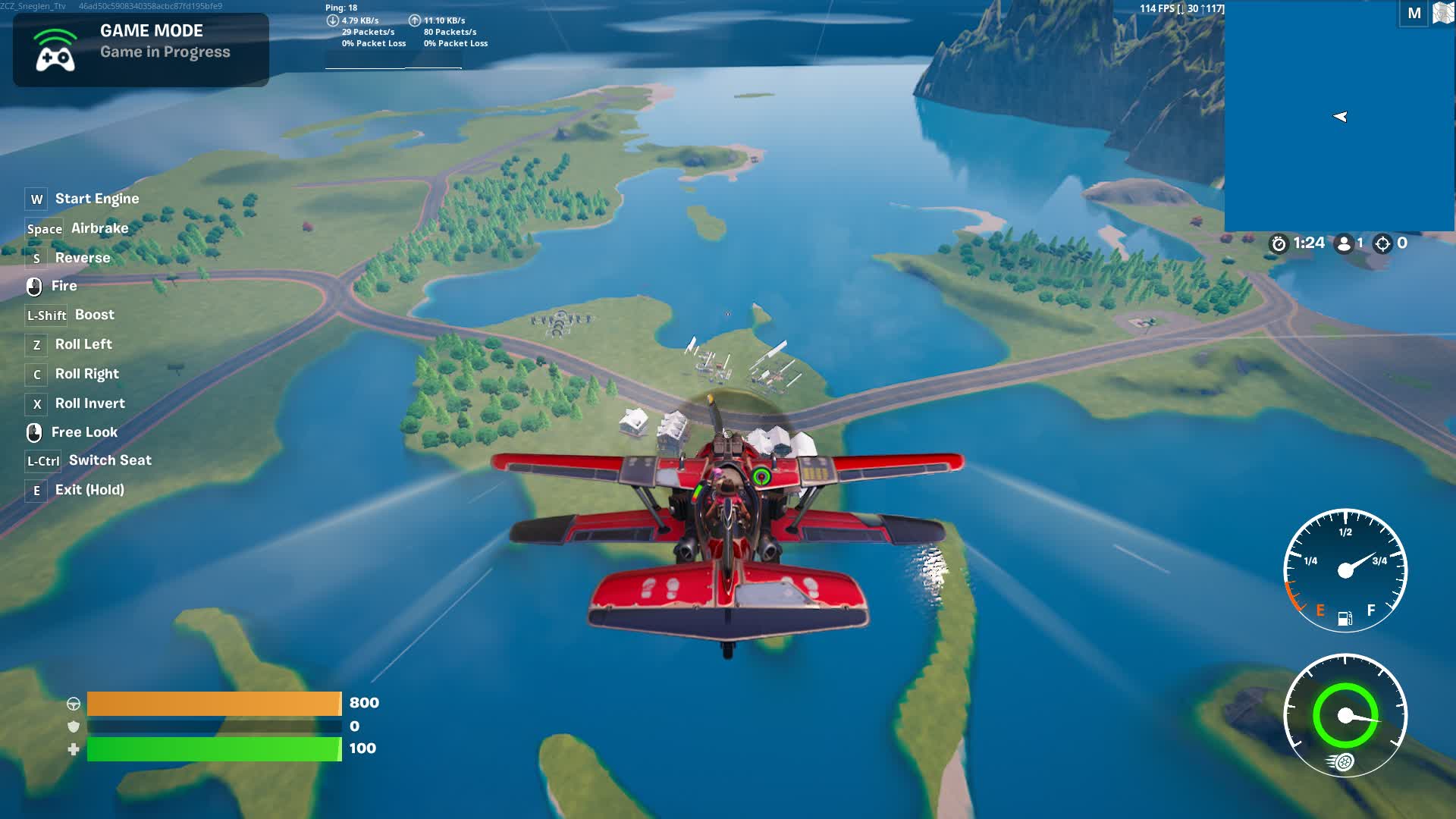
Task: Click the orange vehicle health bar
Action: point(214,703)
